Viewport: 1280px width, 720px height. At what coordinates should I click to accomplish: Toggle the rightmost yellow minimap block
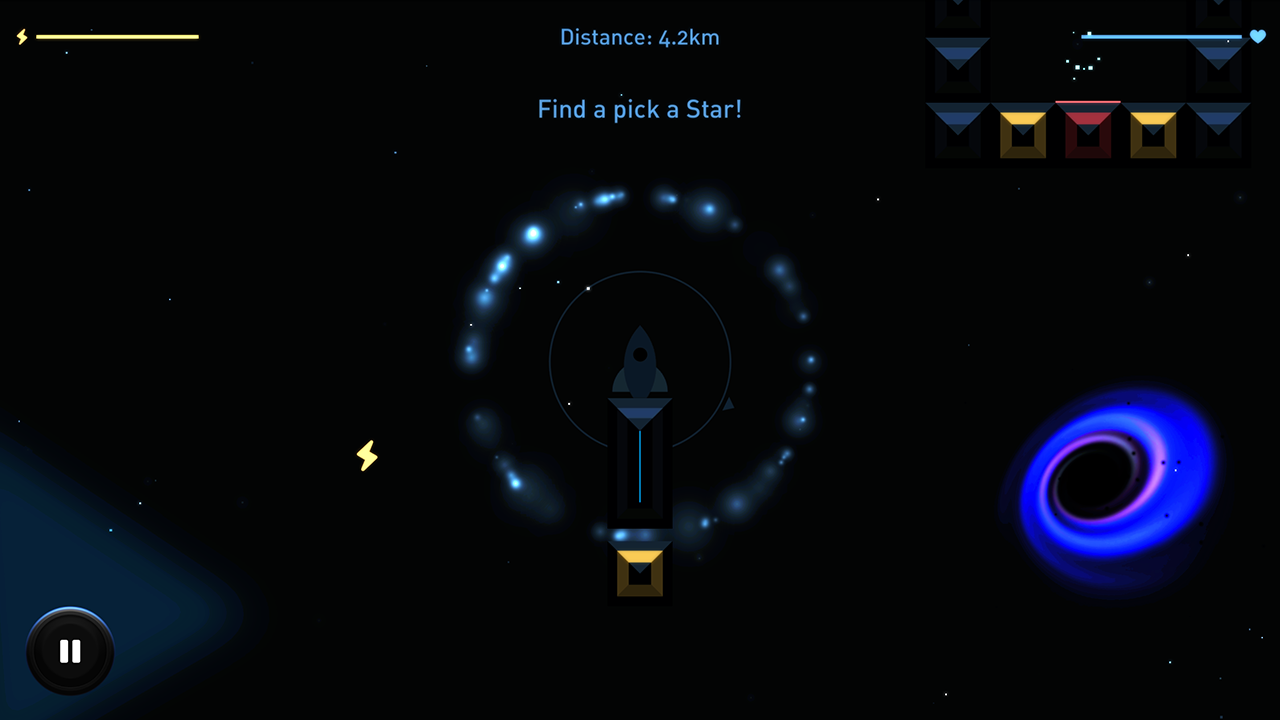(1153, 133)
